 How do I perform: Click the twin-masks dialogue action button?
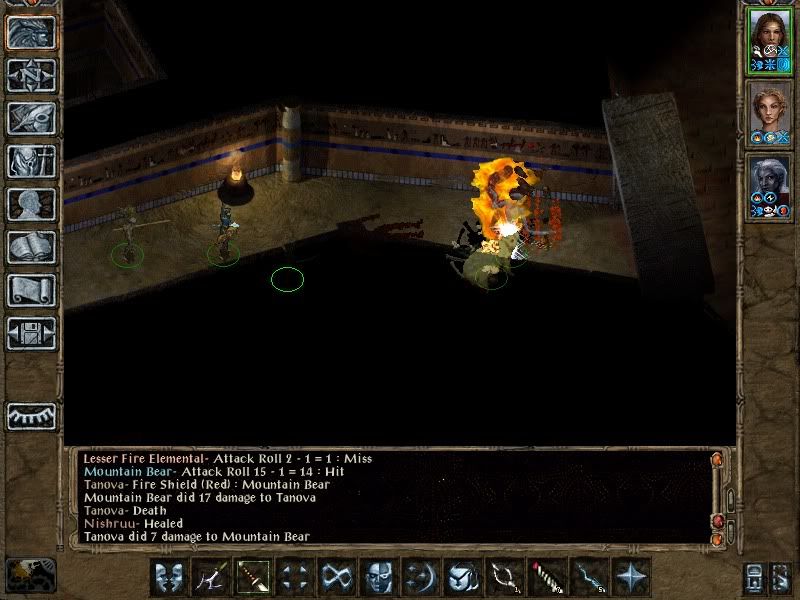pos(169,577)
